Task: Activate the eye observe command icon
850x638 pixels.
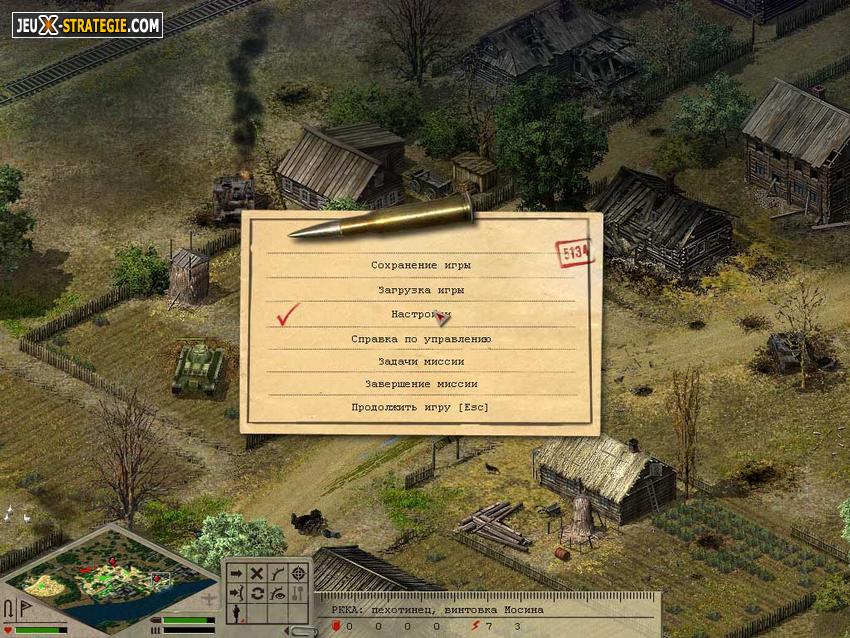Action: 277,593
